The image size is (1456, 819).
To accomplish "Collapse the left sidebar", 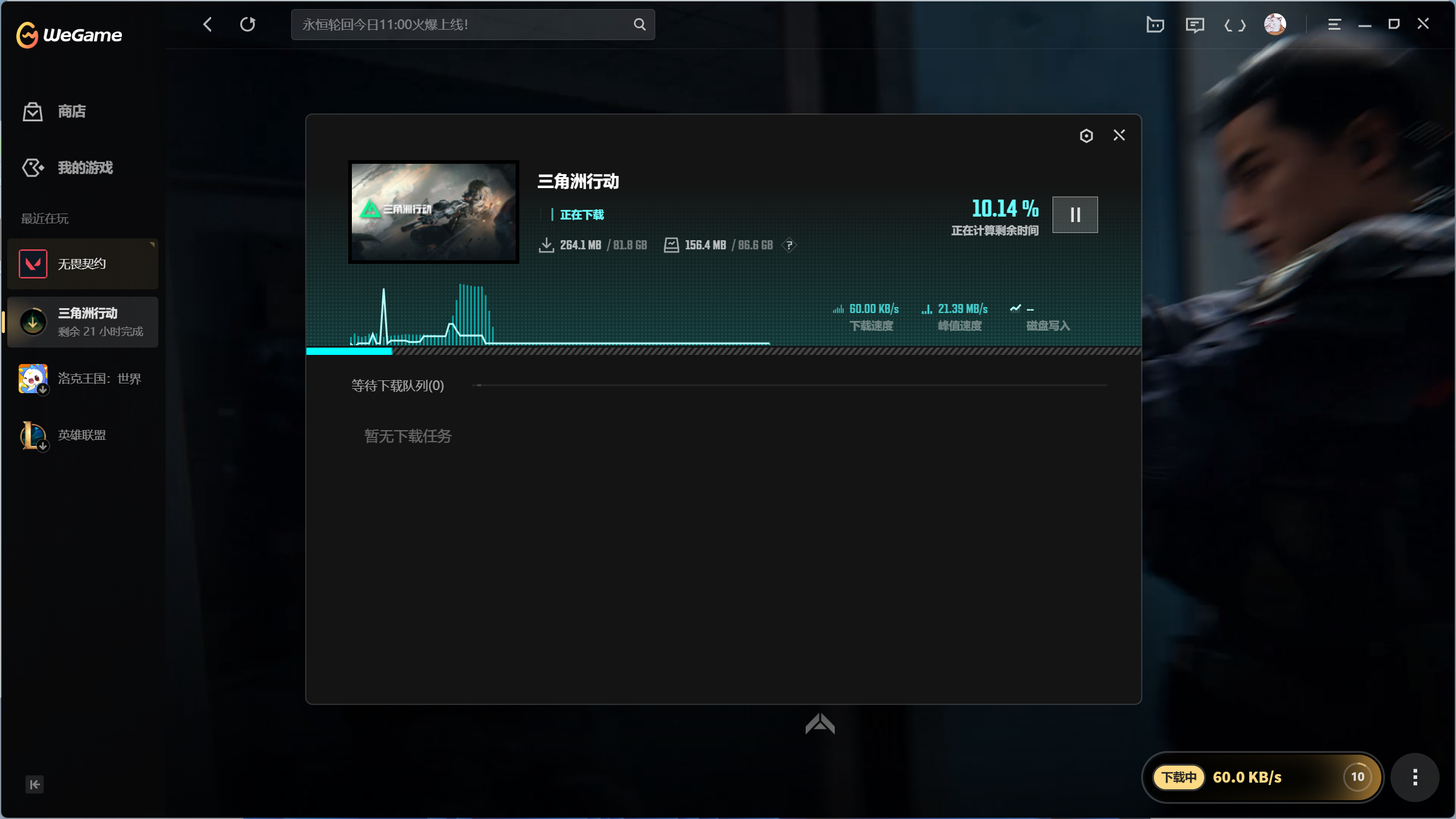I will click(35, 784).
